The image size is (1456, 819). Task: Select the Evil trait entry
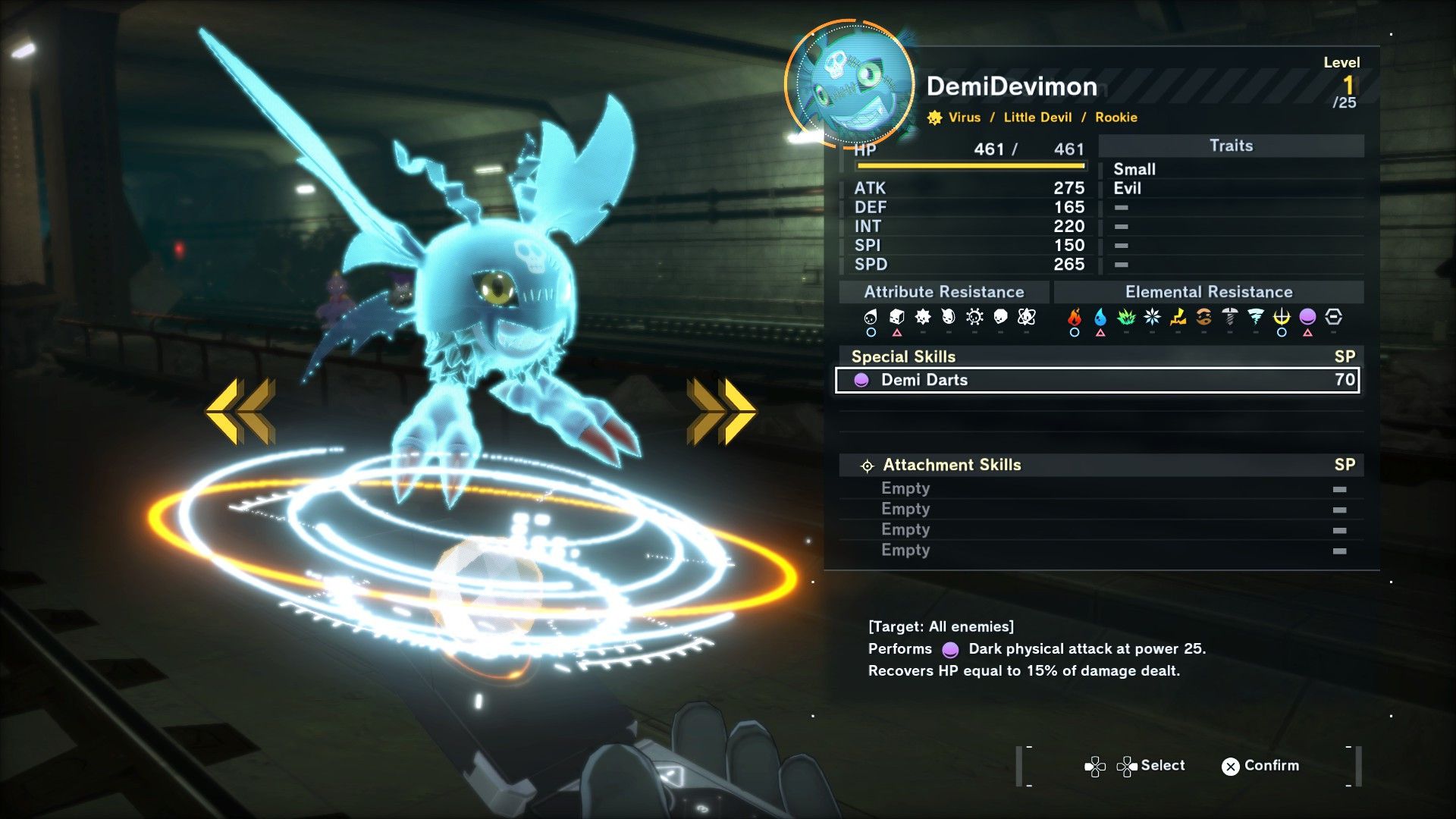[x=1127, y=188]
